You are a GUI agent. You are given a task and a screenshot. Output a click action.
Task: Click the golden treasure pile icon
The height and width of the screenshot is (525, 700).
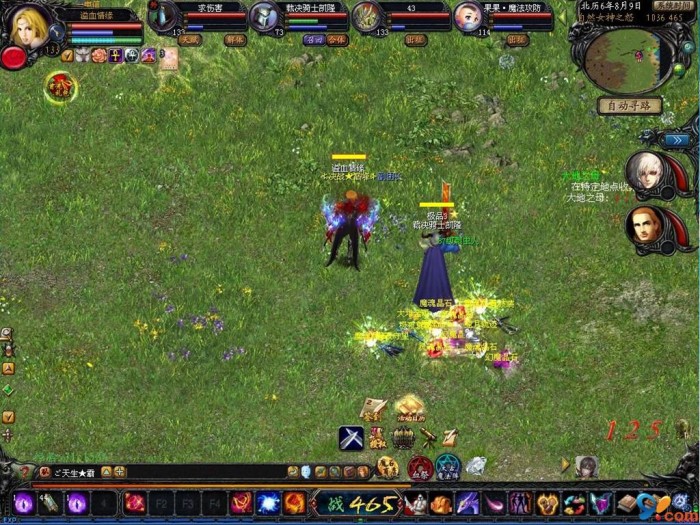click(x=409, y=407)
